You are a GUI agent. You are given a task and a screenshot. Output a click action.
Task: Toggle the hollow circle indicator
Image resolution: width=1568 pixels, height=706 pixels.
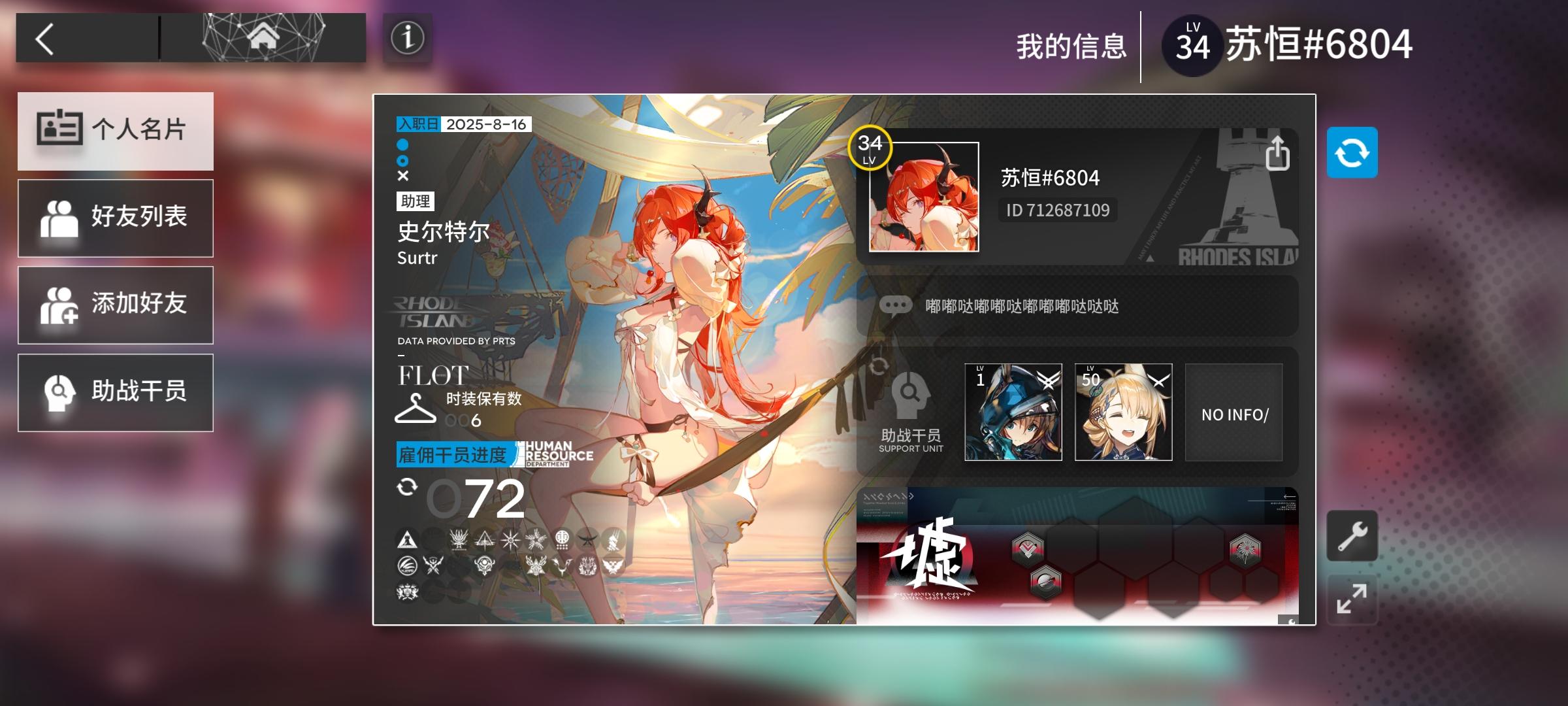click(x=401, y=162)
